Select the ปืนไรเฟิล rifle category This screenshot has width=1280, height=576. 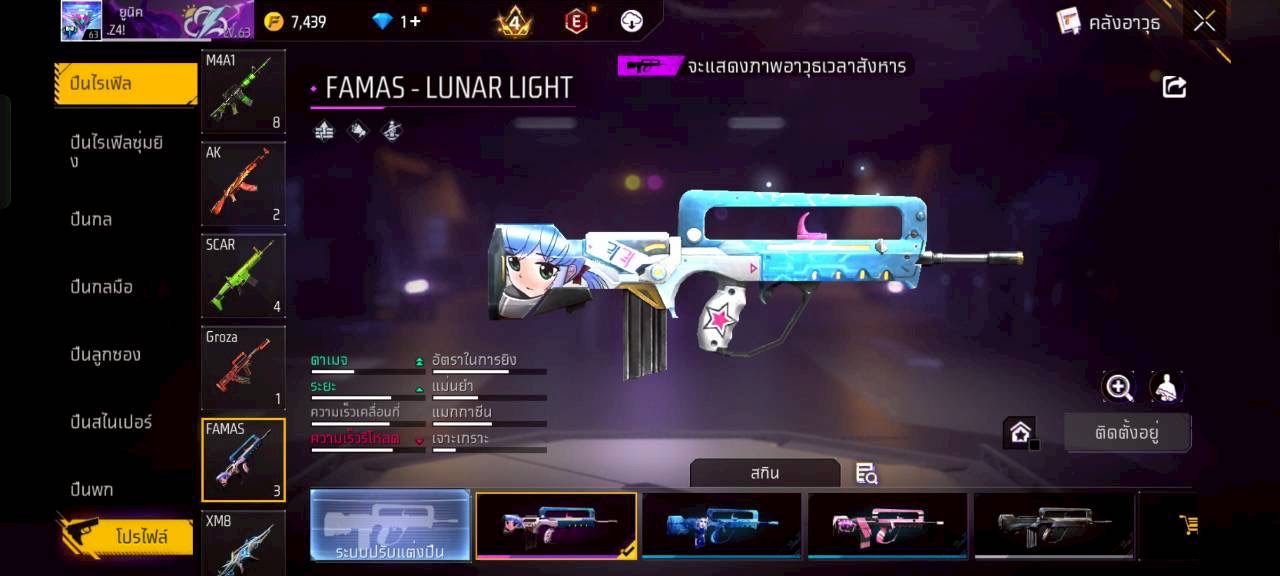pos(125,84)
